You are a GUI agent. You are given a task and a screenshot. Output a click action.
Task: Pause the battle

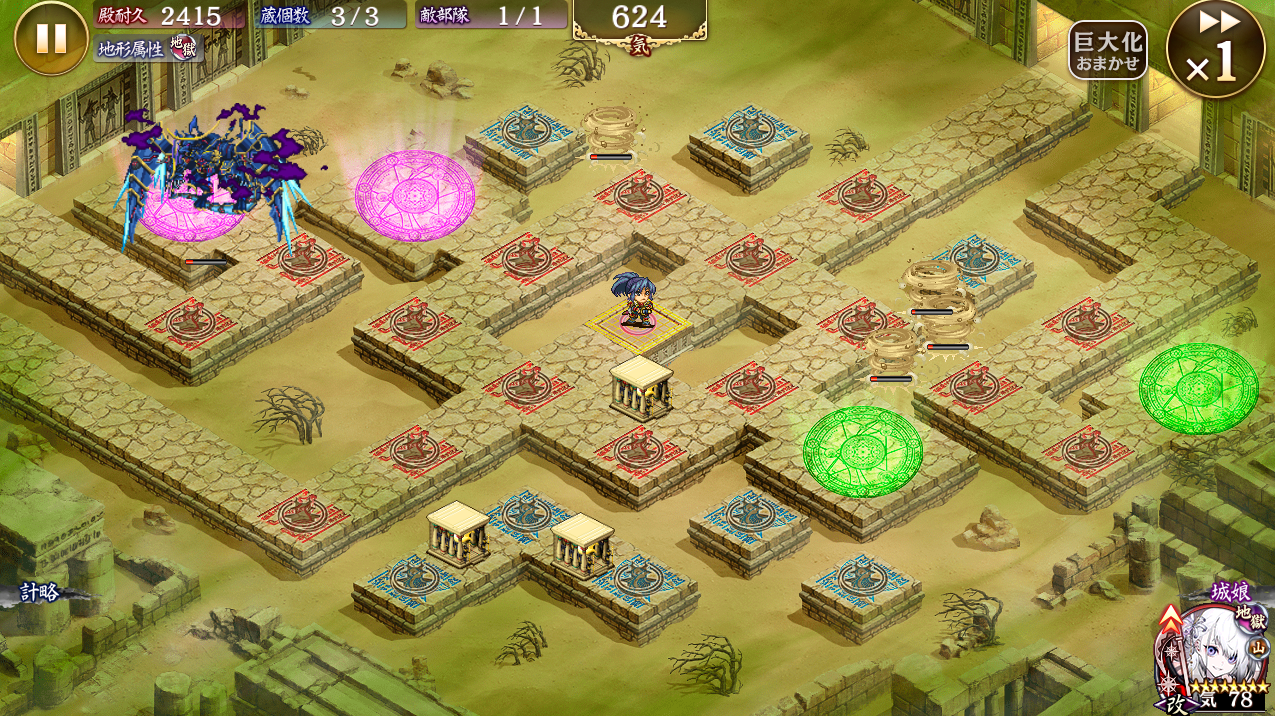pos(51,38)
